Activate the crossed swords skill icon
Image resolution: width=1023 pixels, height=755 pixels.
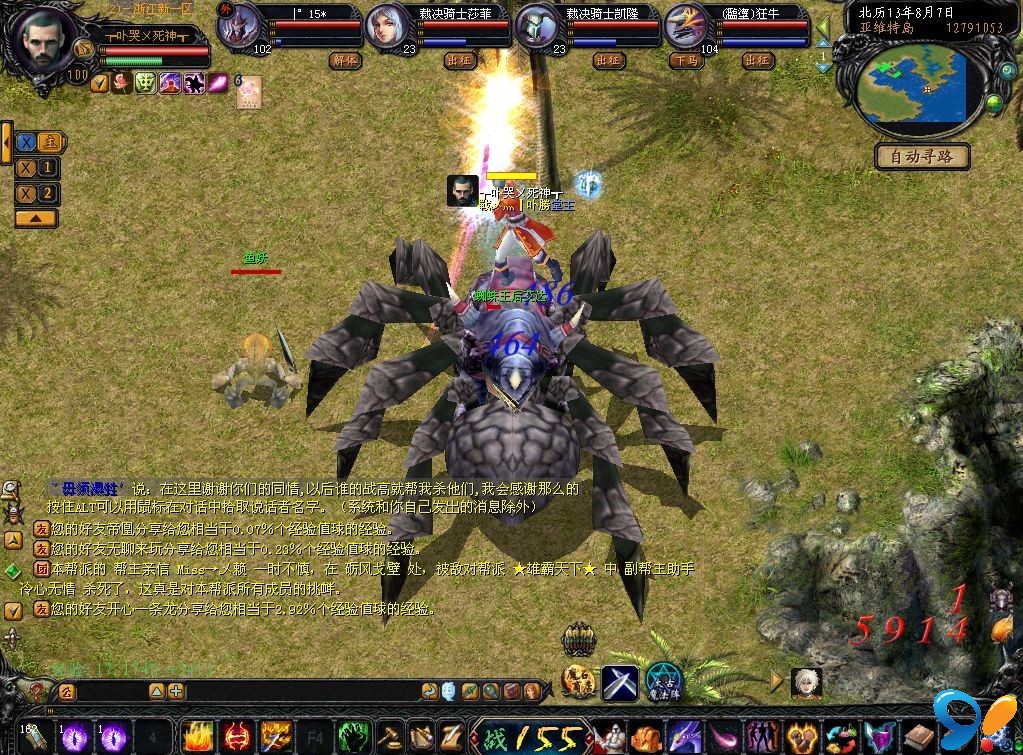click(619, 682)
